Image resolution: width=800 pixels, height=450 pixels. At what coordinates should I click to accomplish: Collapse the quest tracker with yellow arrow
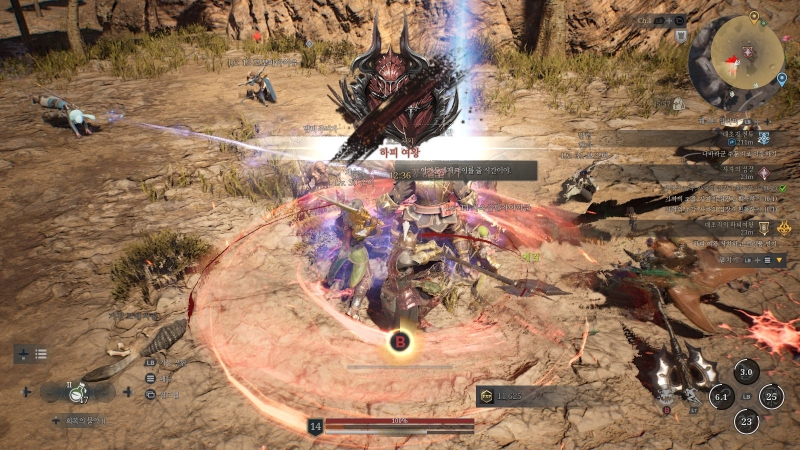pyautogui.click(x=779, y=259)
